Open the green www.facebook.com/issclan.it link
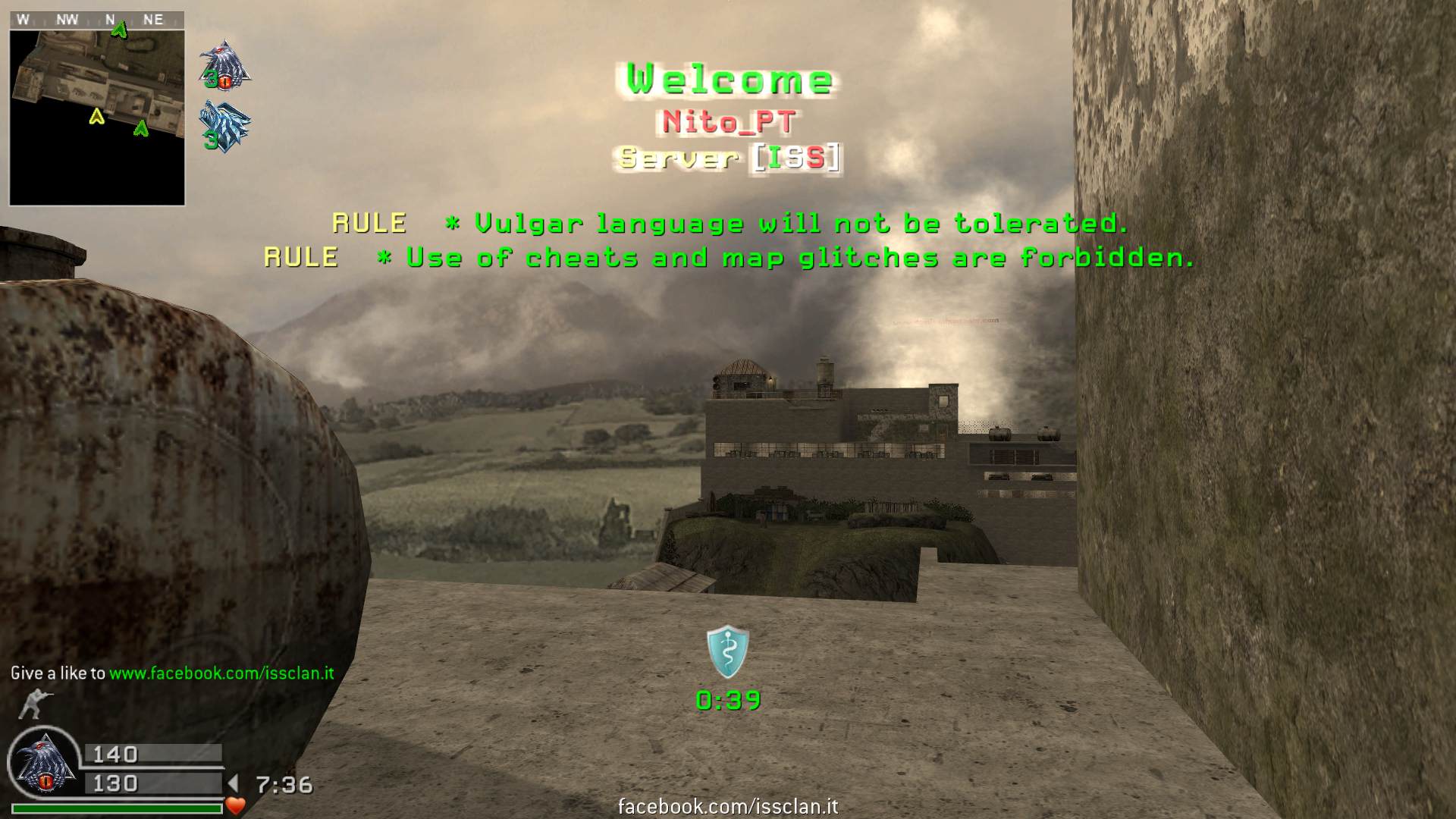 click(x=221, y=673)
